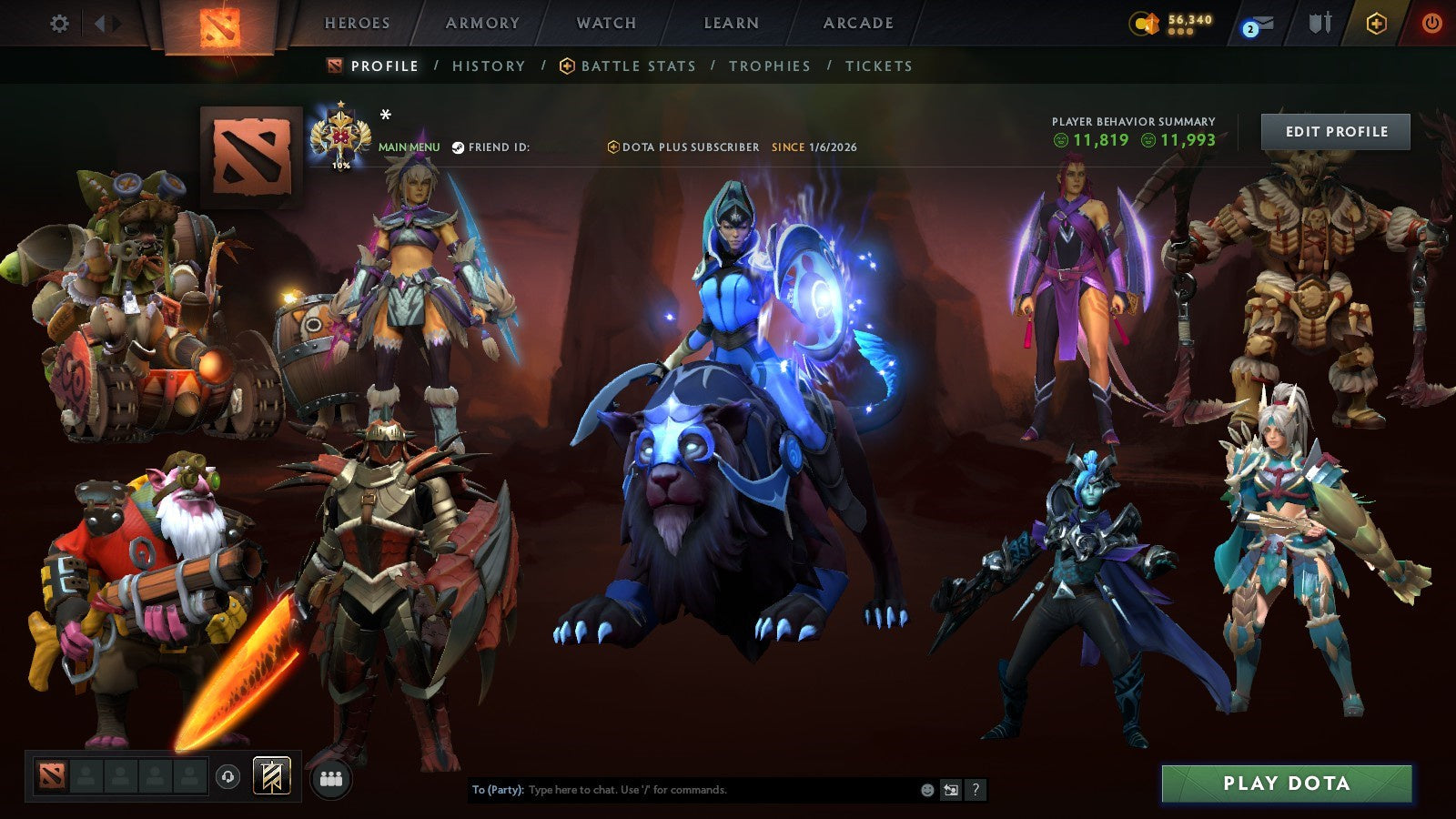Click an empty party slot to invite
This screenshot has width=1456, height=819.
[x=86, y=773]
